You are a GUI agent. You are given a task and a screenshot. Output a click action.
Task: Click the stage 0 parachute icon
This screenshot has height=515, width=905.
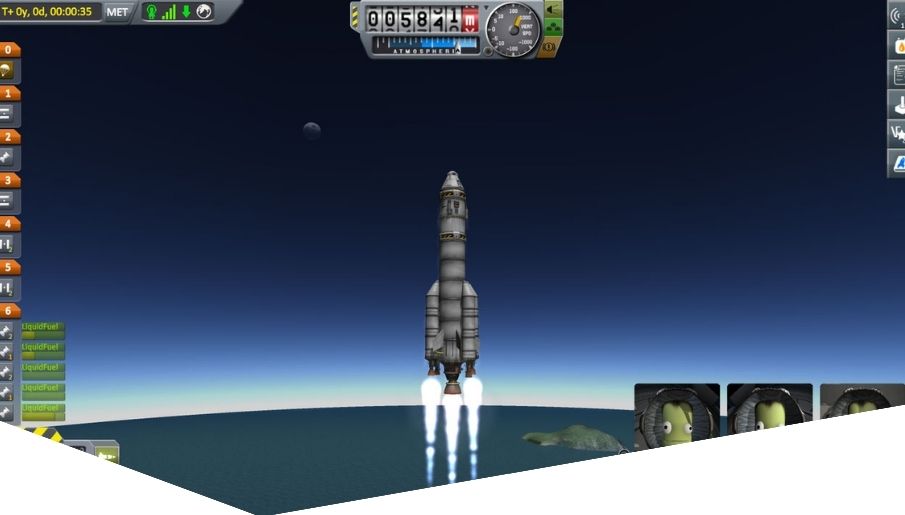(7, 71)
